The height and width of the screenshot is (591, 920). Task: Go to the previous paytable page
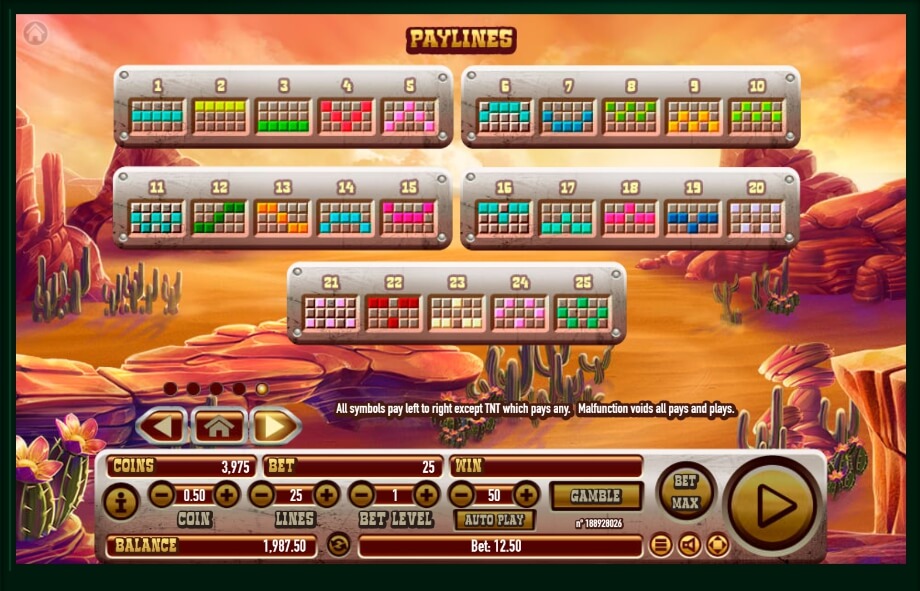click(x=162, y=427)
